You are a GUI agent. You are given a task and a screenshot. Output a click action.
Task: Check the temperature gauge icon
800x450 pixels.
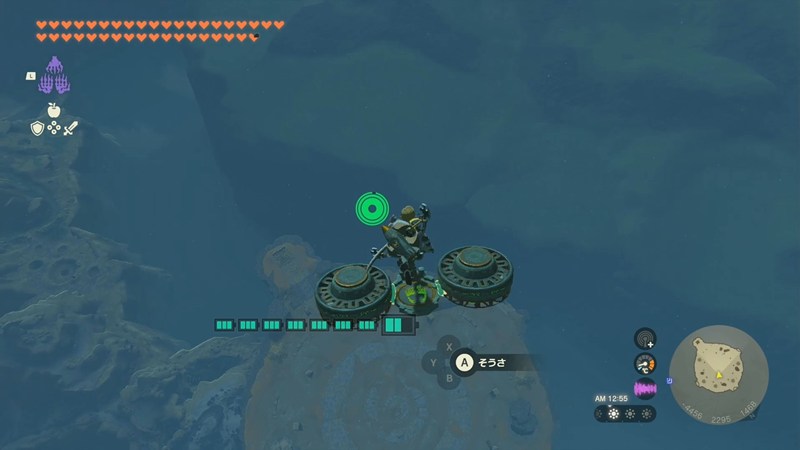coord(645,364)
